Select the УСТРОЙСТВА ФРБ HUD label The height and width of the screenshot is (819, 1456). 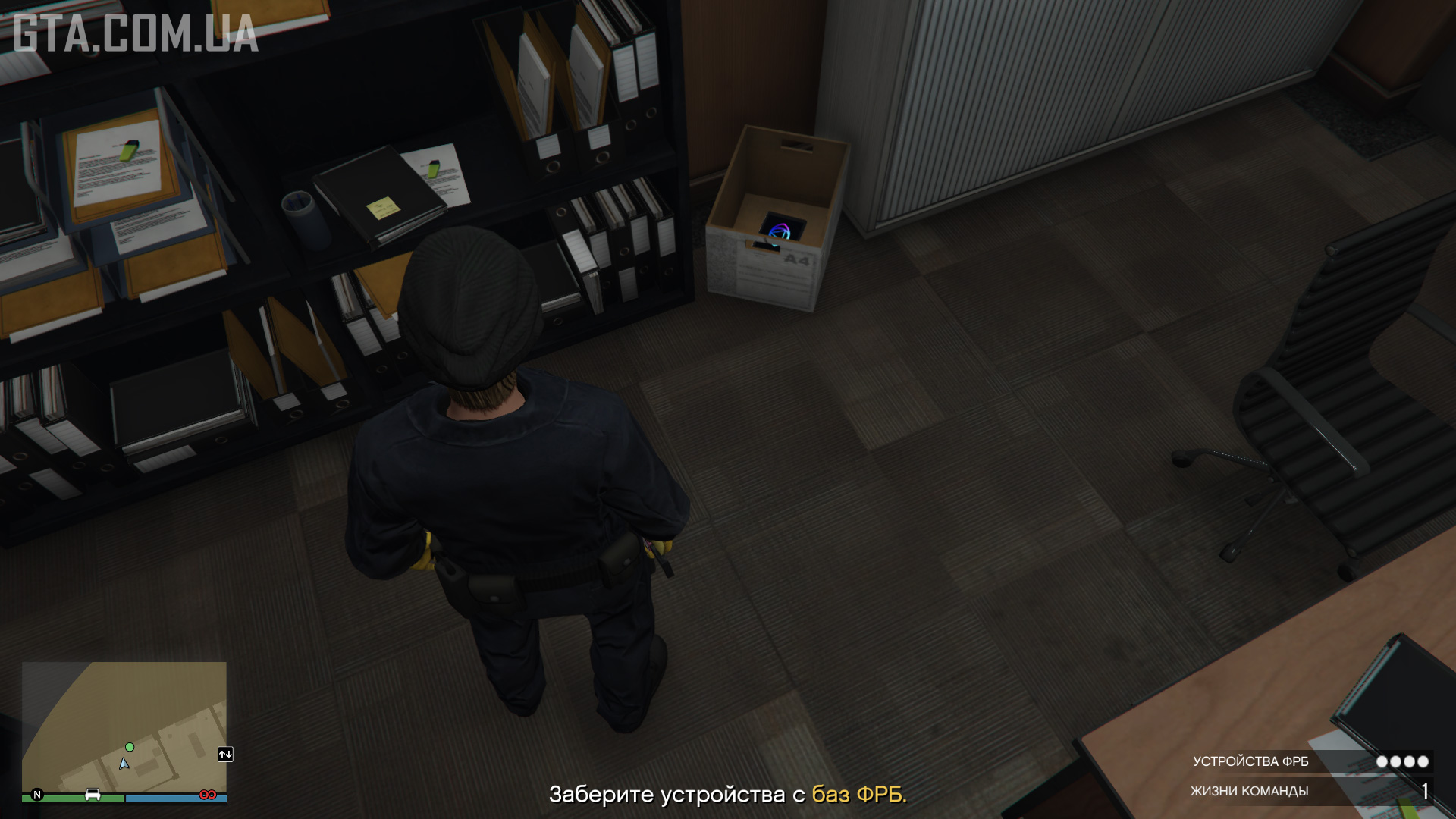click(x=1251, y=762)
